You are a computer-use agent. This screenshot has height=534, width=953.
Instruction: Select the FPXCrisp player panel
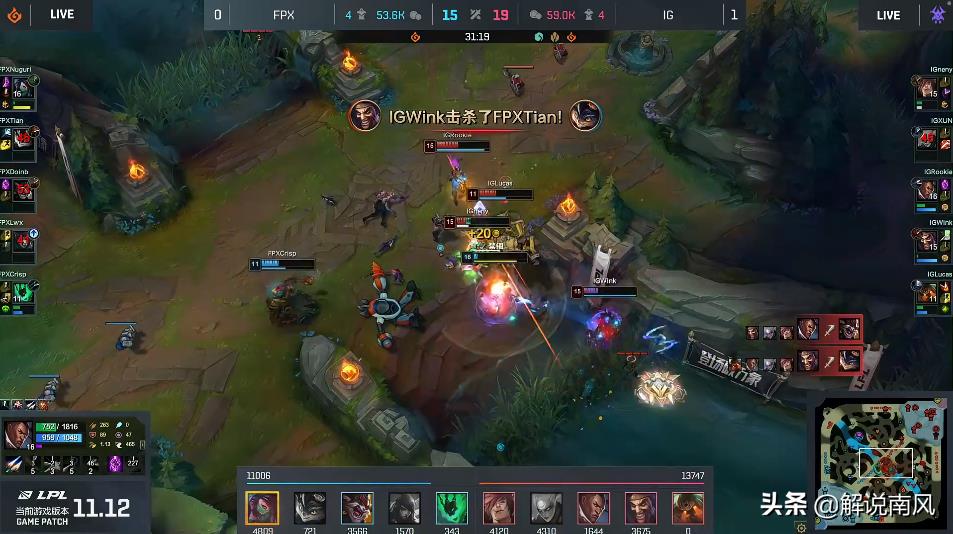point(18,292)
